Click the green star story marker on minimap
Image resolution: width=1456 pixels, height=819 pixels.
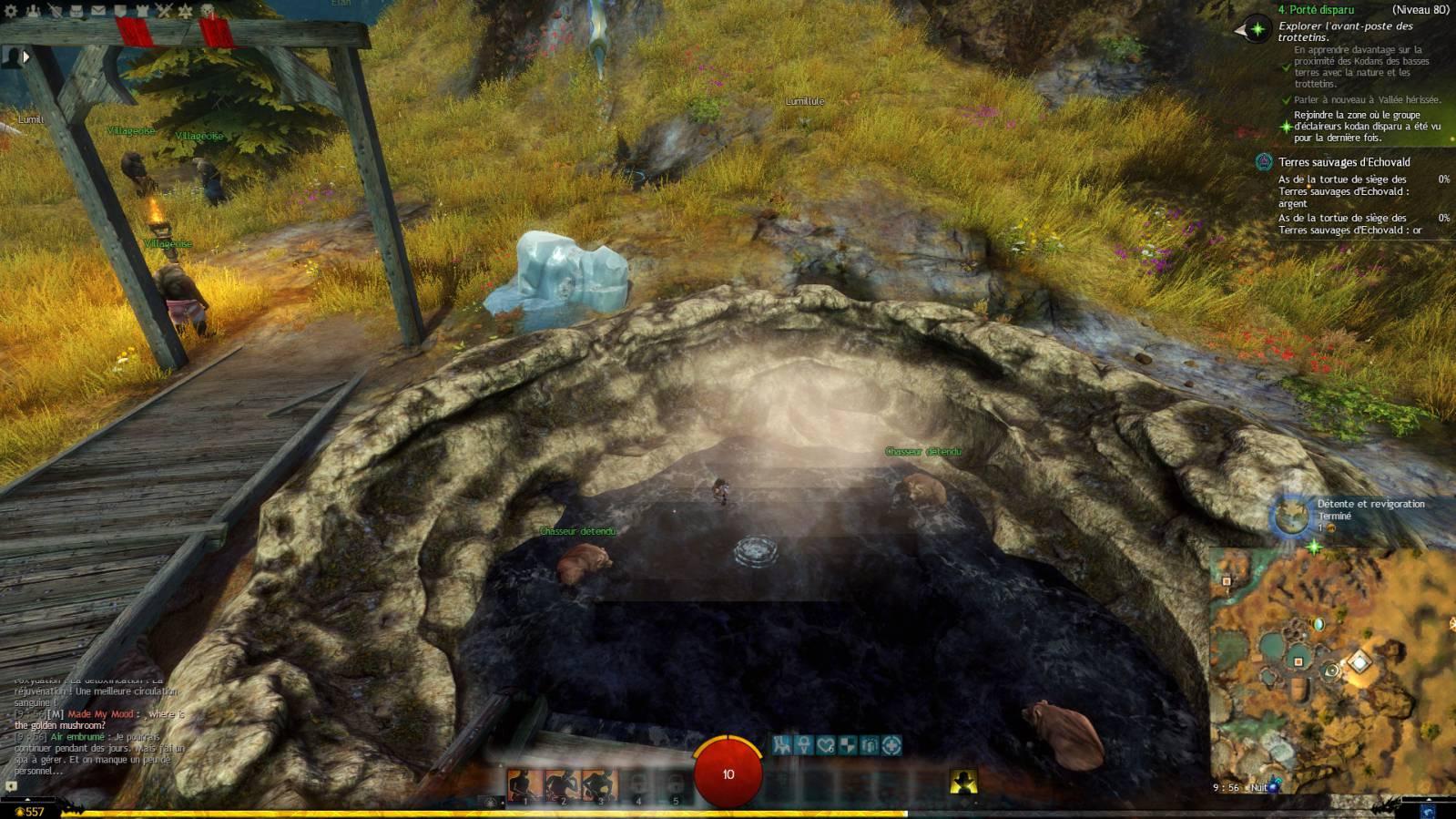1314,548
